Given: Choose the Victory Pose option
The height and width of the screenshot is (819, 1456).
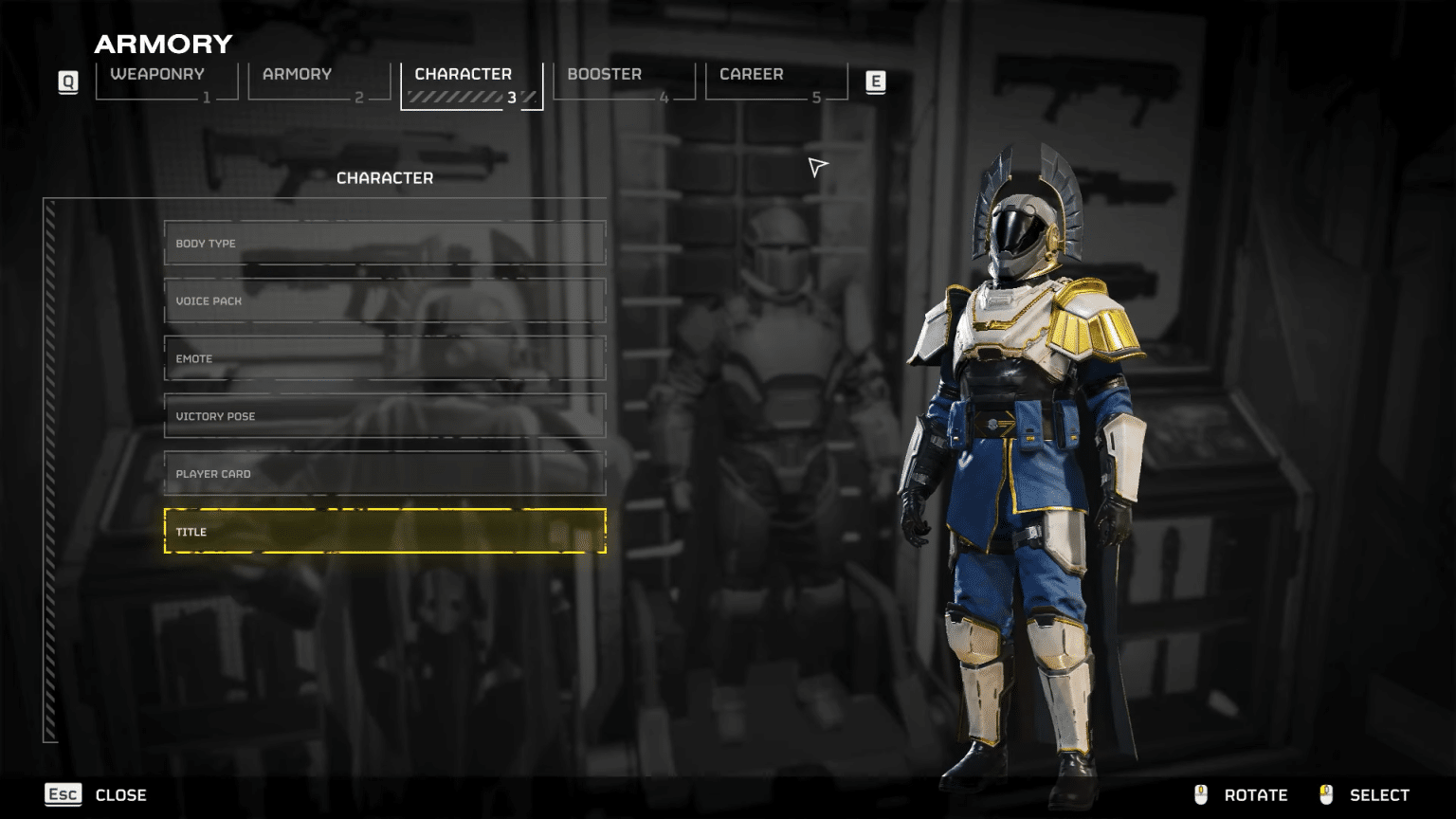Looking at the screenshot, I should click(x=384, y=415).
